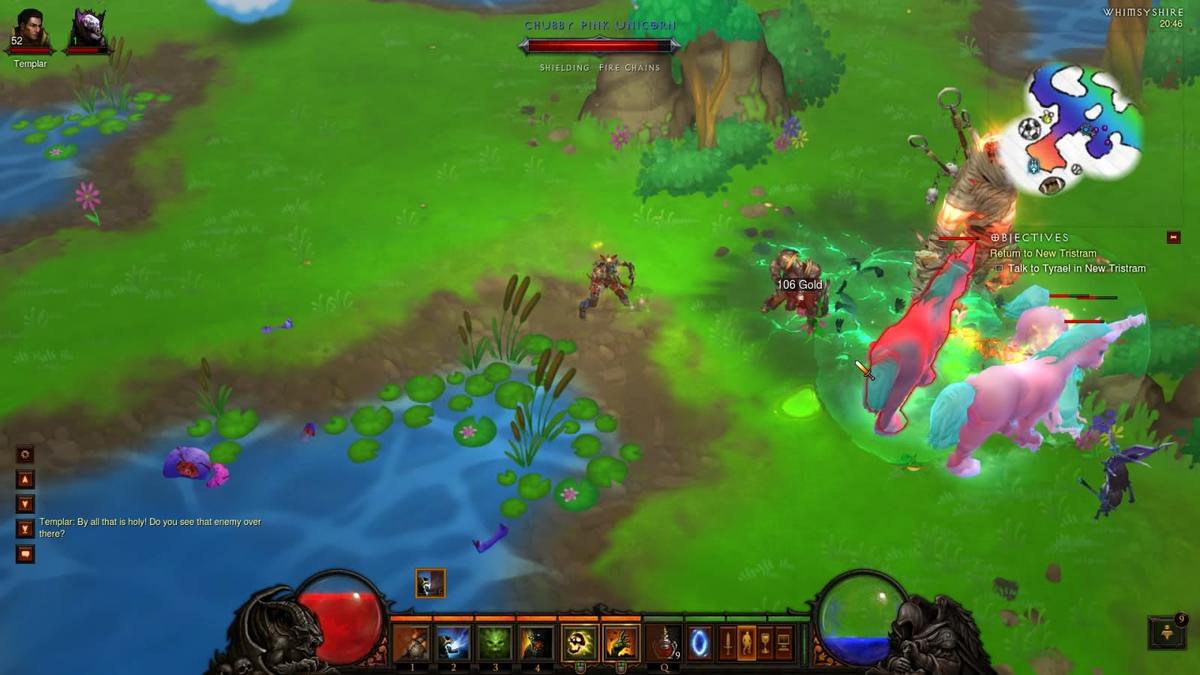Screen dimensions: 1200x675
Task: Activate the skill in slot 1
Action: (x=411, y=642)
